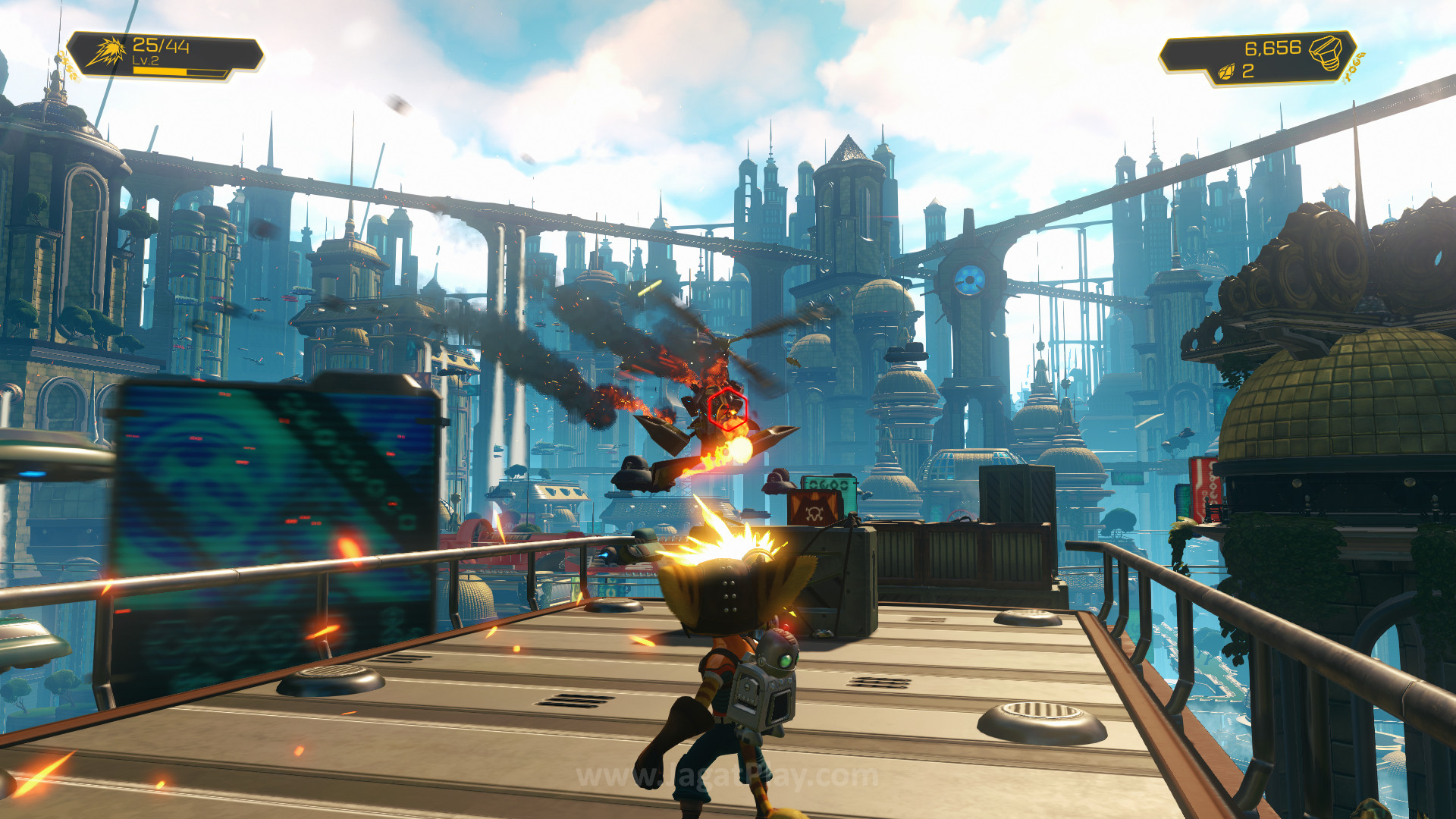The height and width of the screenshot is (819, 1456).
Task: Click the Raritanium crystal icon
Action: click(x=1225, y=72)
